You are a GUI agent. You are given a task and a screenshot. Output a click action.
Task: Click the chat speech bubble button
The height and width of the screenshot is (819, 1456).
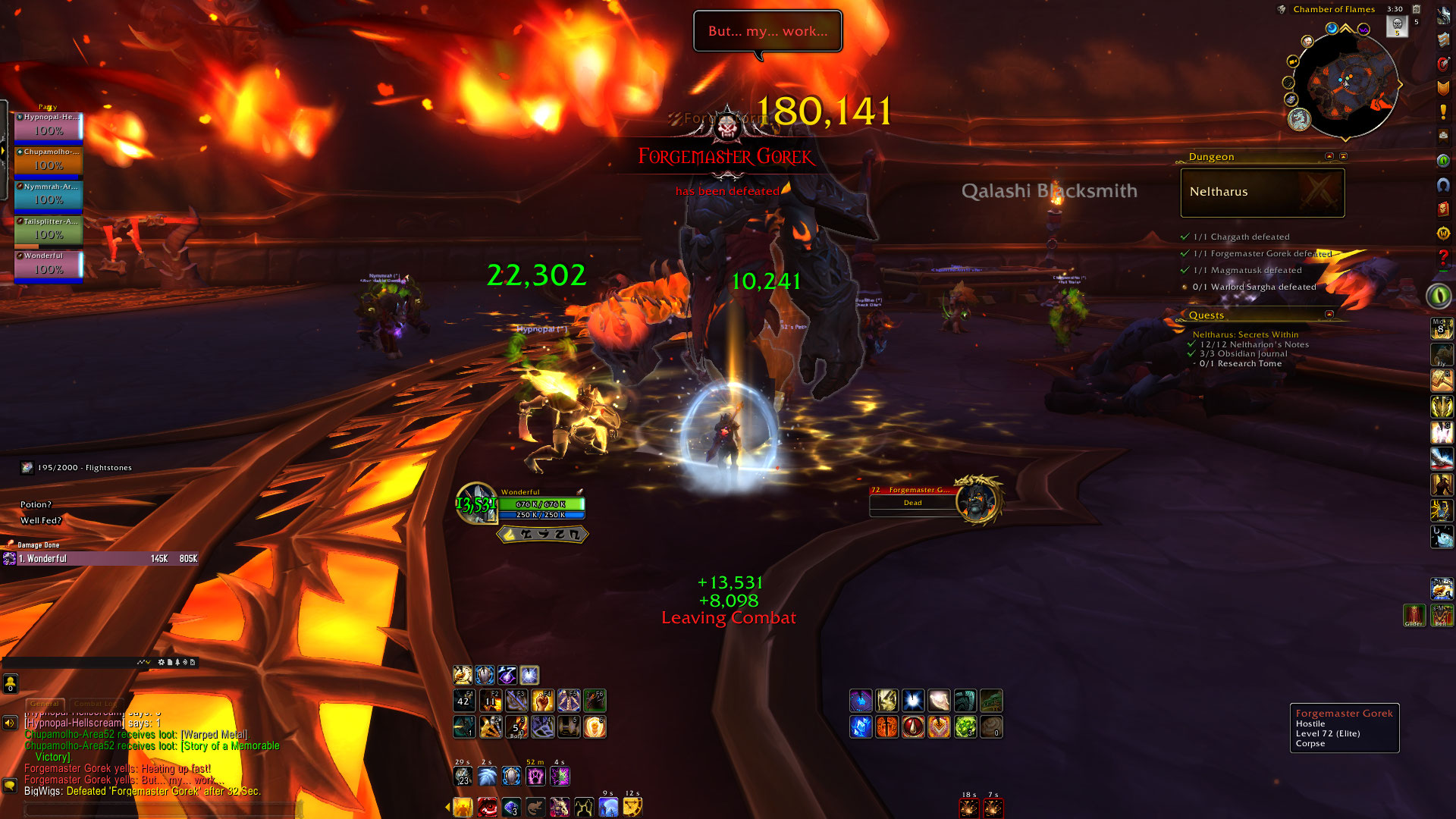10,786
